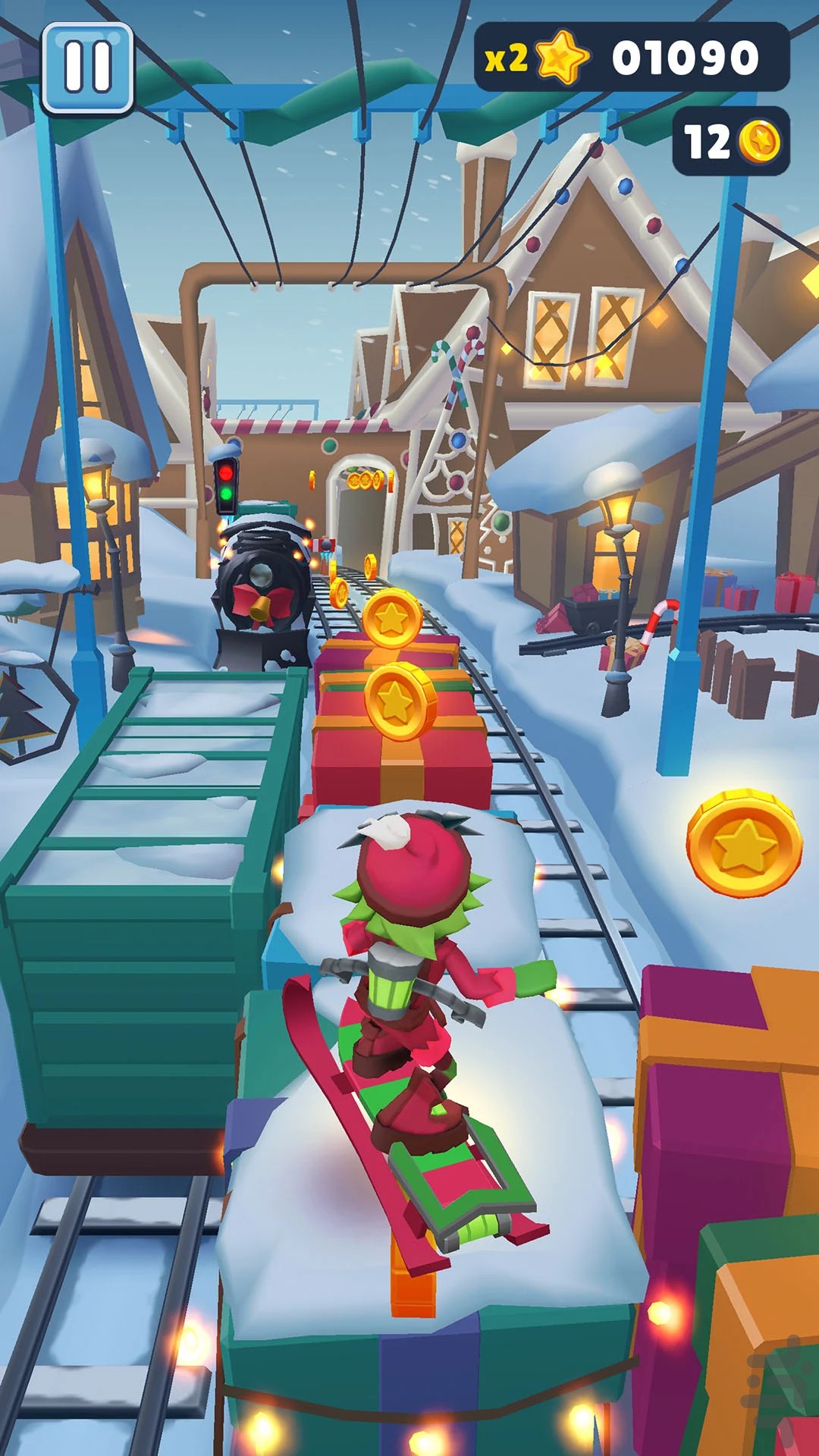Pause the game with the pause button
This screenshot has height=1456, width=819.
pos(87,67)
